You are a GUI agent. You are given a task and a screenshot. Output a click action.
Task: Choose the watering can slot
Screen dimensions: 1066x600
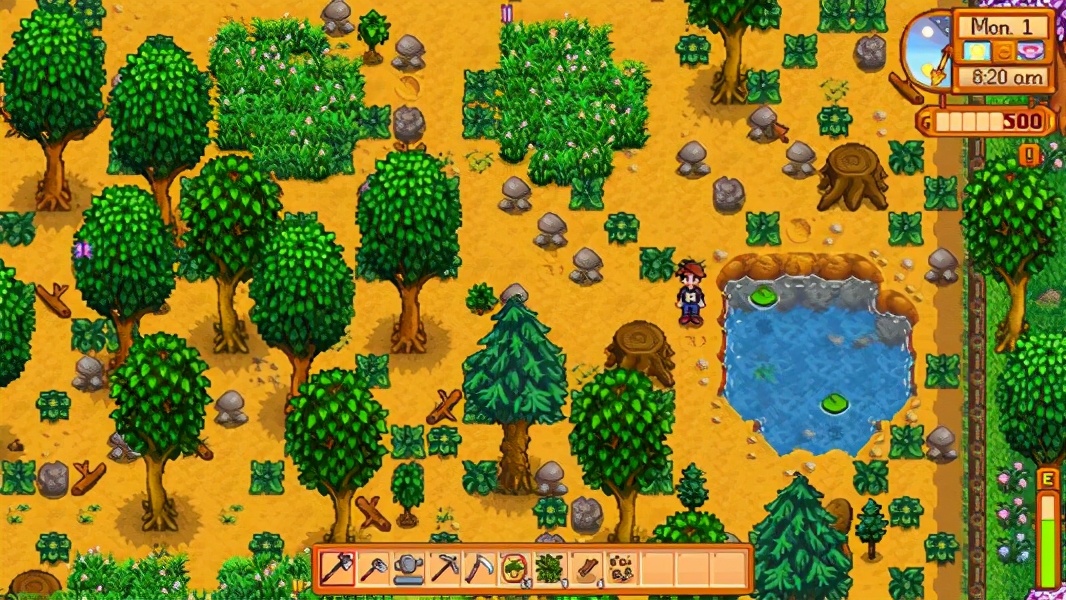(x=408, y=569)
